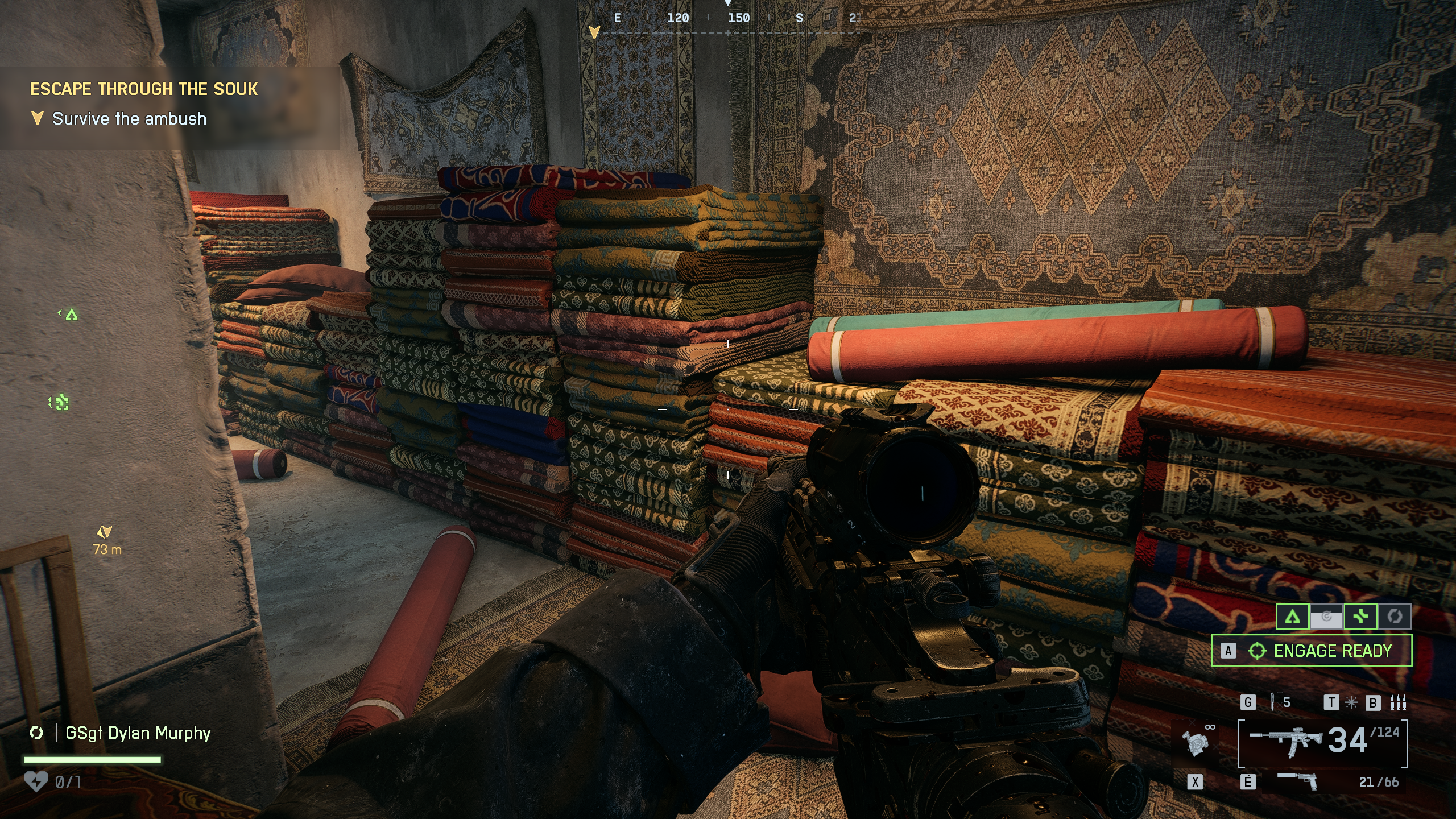This screenshot has width=1456, height=819.
Task: Click the green engineer squadmate marker
Action: 60,403
